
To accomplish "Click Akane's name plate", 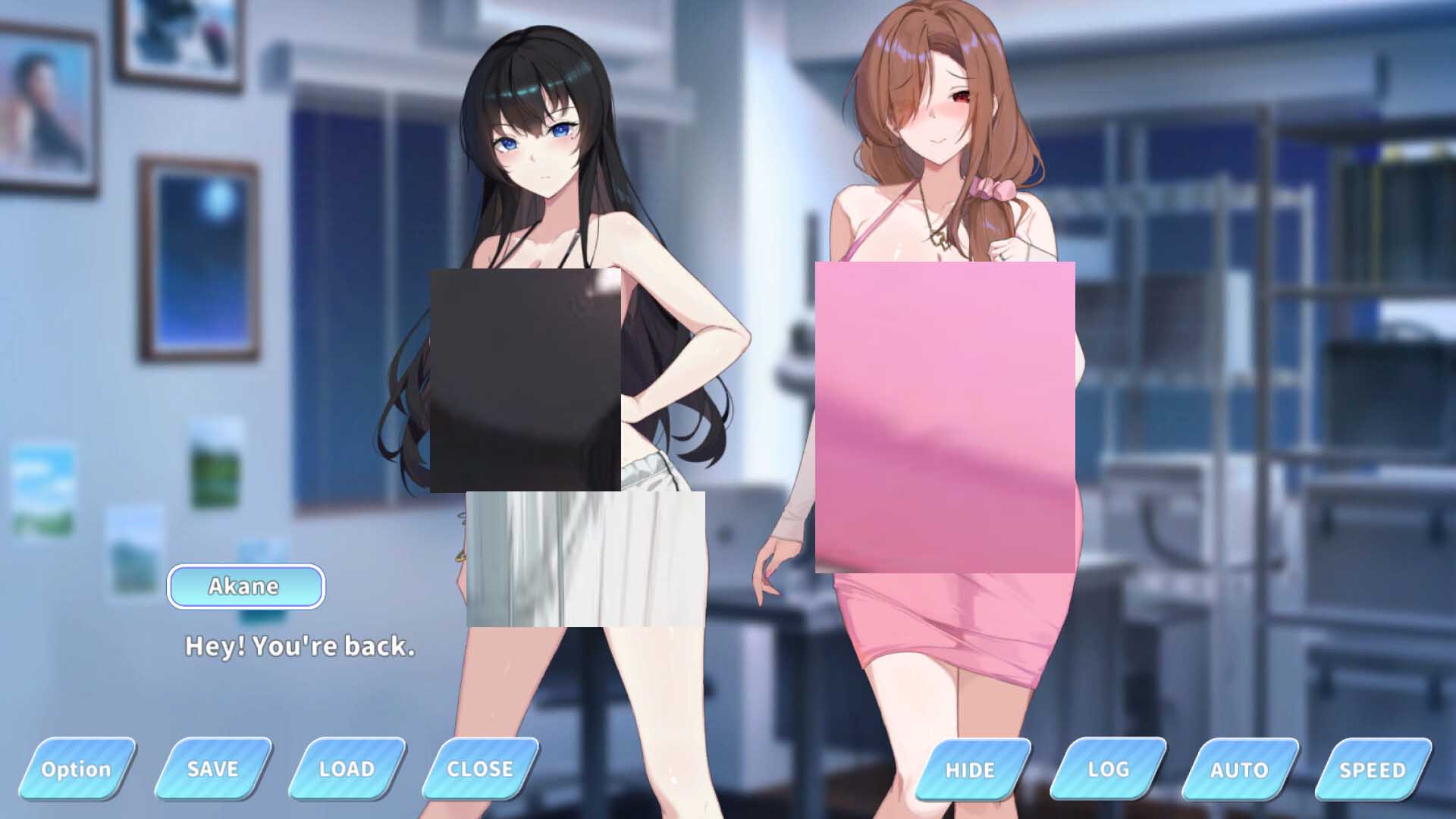I will (x=246, y=585).
